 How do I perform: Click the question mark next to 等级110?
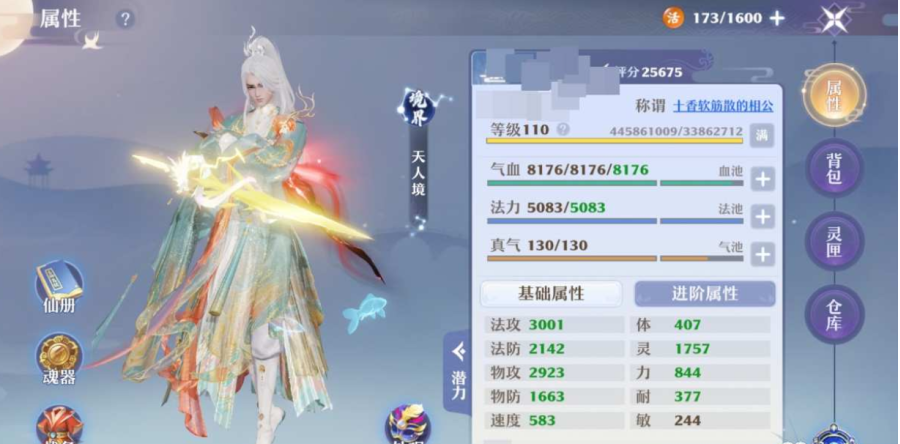[x=563, y=130]
